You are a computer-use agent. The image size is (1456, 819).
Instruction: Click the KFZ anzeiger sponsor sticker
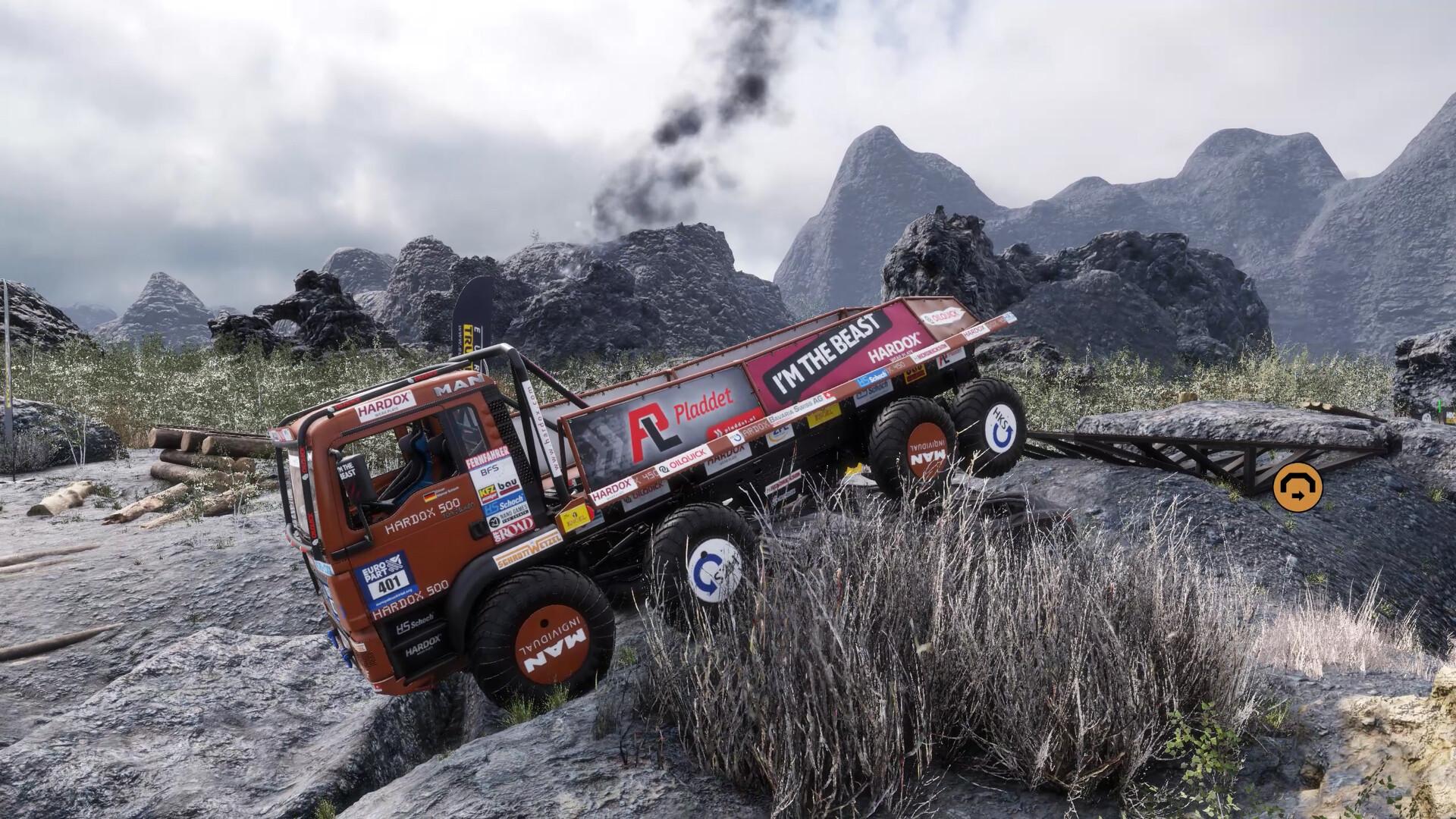pyautogui.click(x=488, y=493)
